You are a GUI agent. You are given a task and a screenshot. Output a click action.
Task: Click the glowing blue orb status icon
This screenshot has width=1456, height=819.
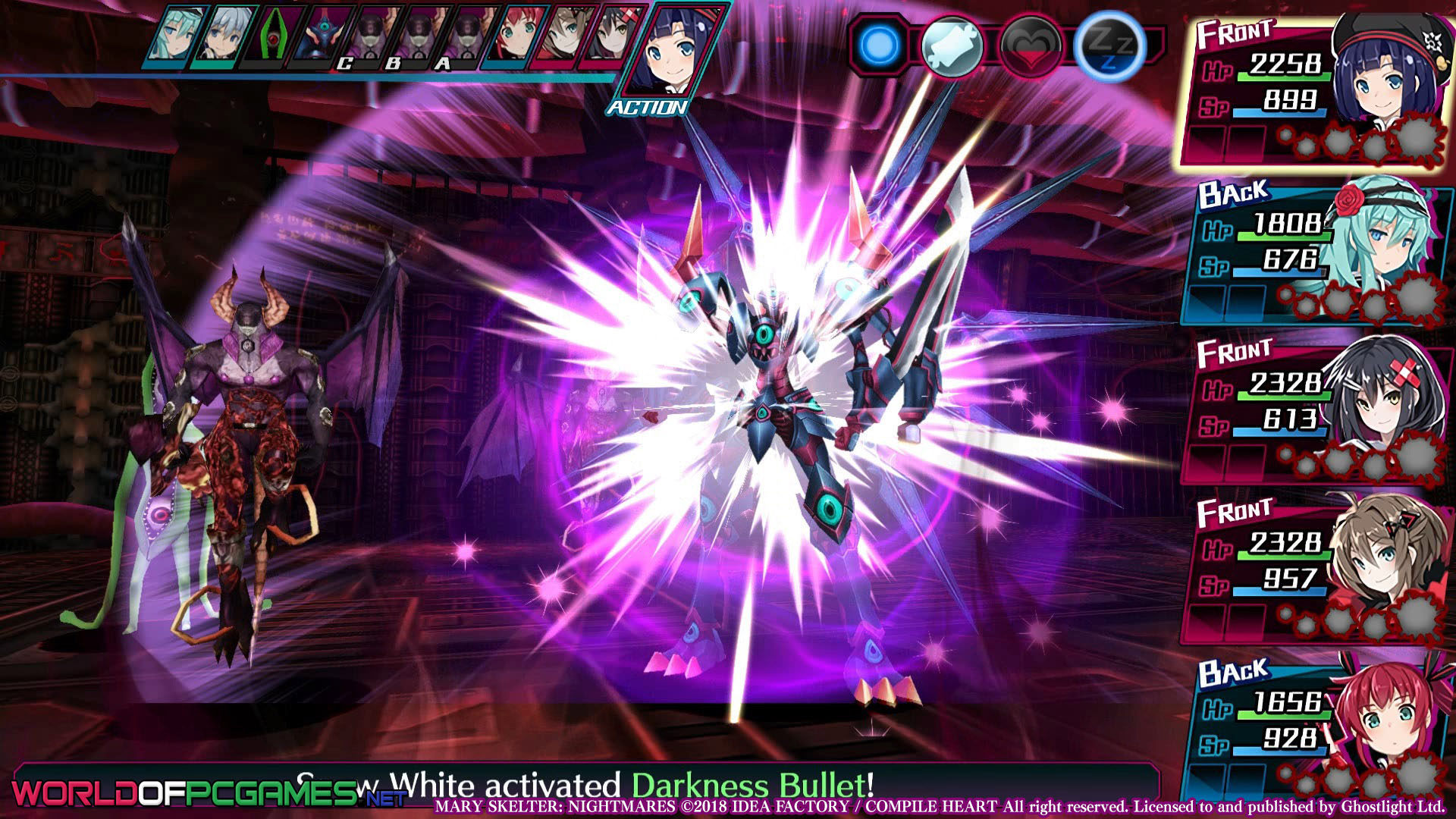point(879,45)
